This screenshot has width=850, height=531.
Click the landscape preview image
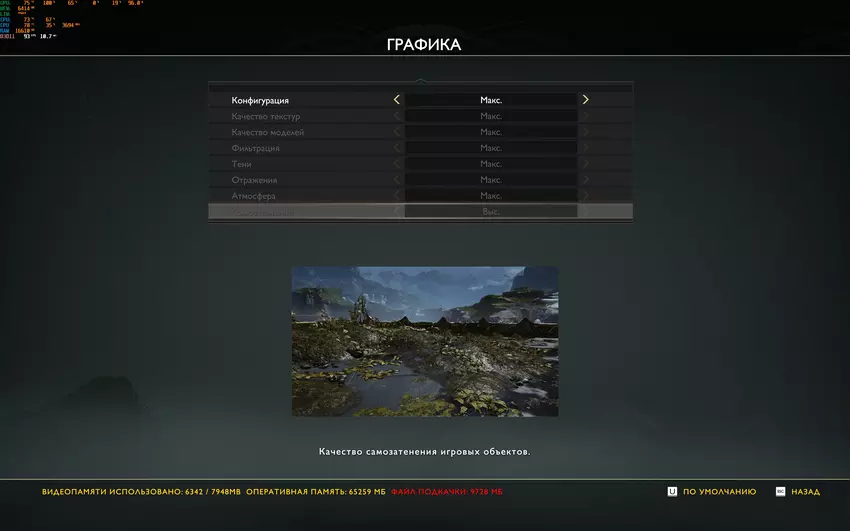pos(425,341)
